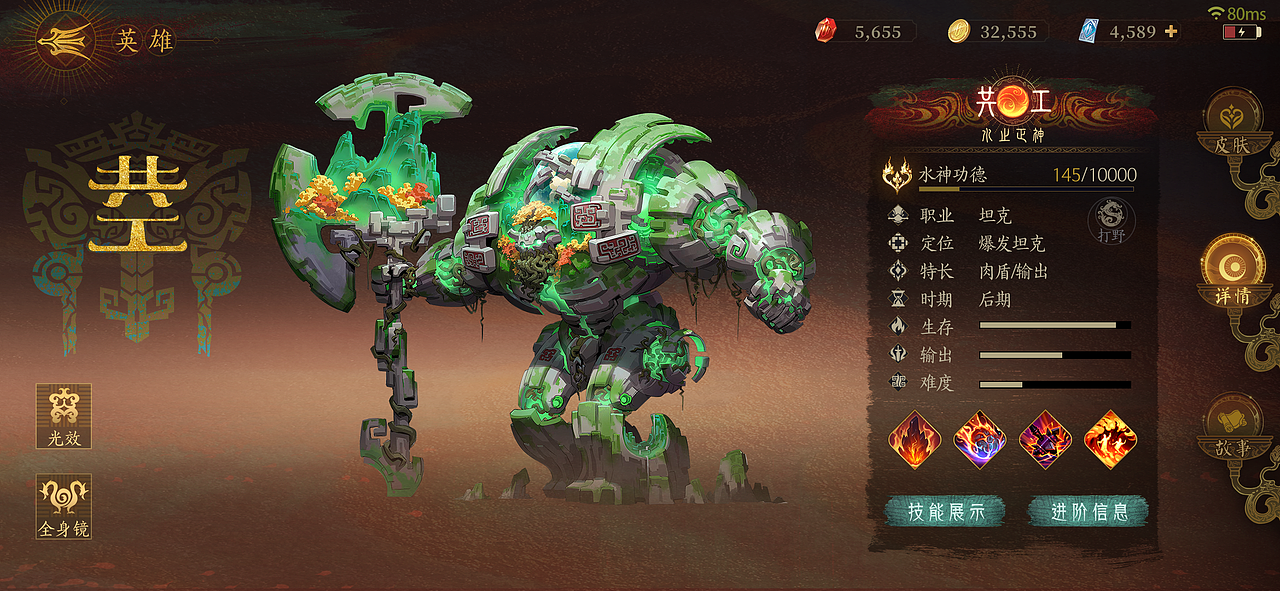The image size is (1280, 591).
Task: Select the purple dark skill icon
Action: click(1045, 439)
